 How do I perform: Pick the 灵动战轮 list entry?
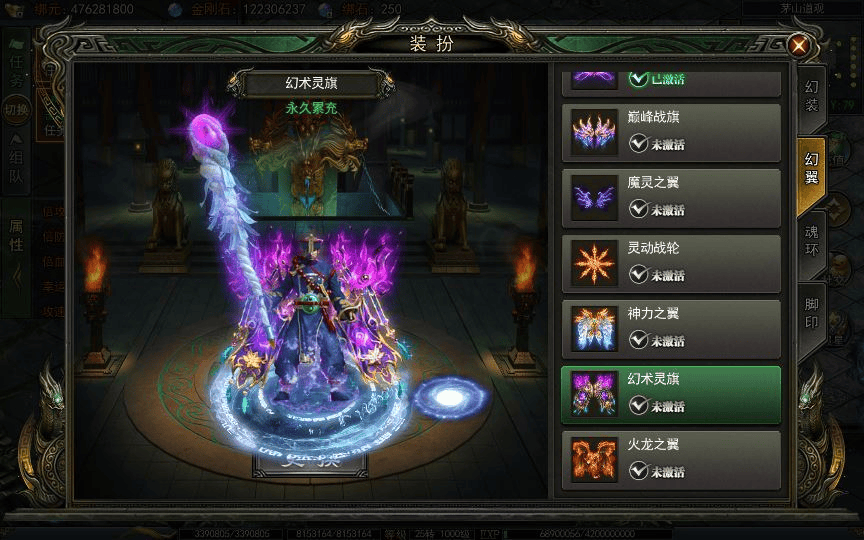pos(671,263)
